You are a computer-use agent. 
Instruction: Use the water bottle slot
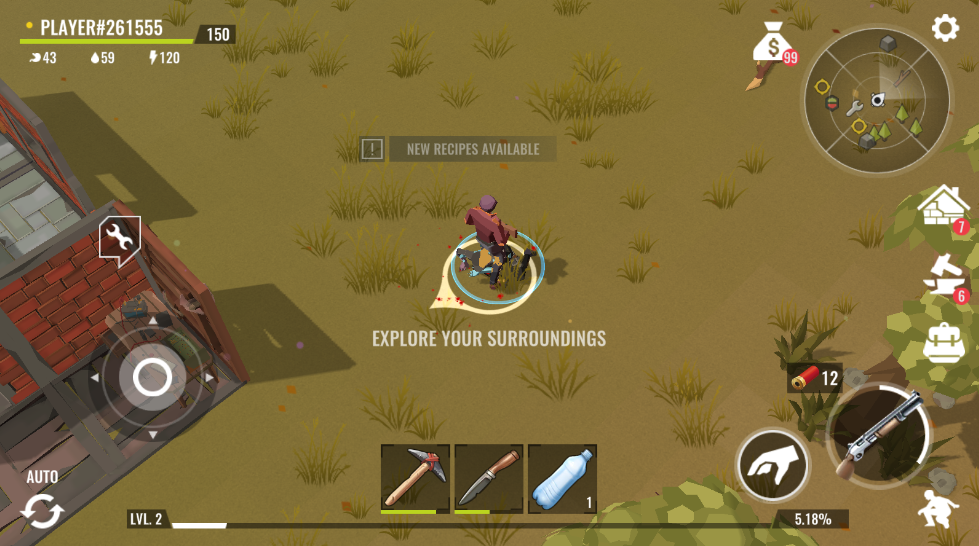562,478
